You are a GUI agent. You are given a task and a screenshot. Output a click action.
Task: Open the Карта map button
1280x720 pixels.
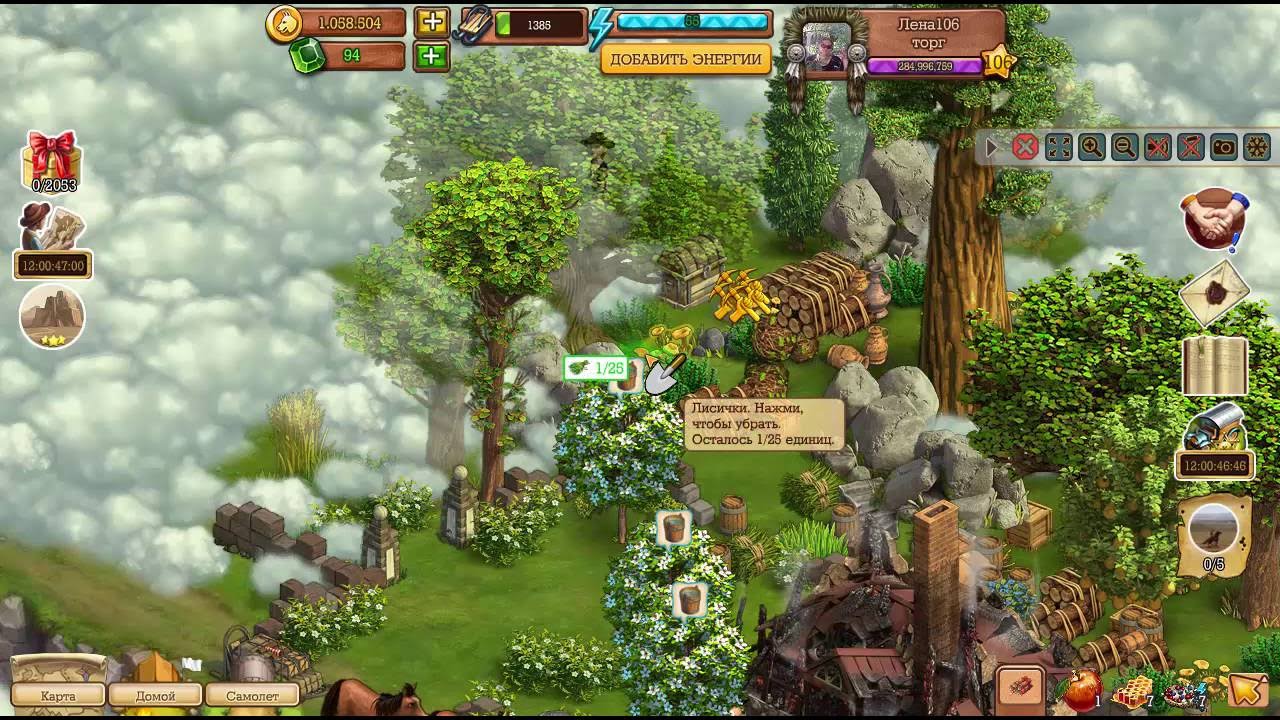58,695
